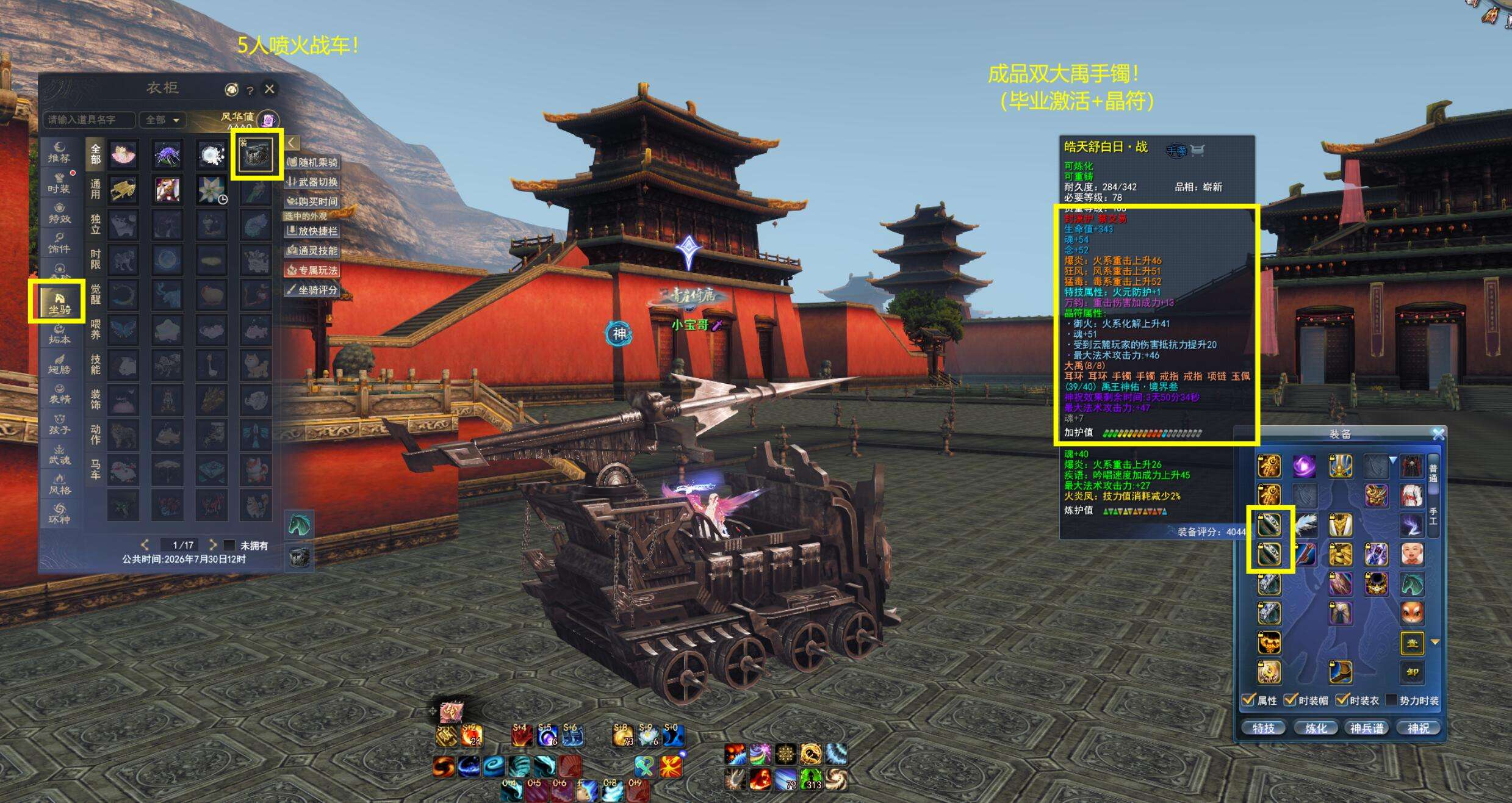This screenshot has height=803, width=1512.
Task: Open the 炼化 refining button
Action: pyautogui.click(x=1316, y=728)
